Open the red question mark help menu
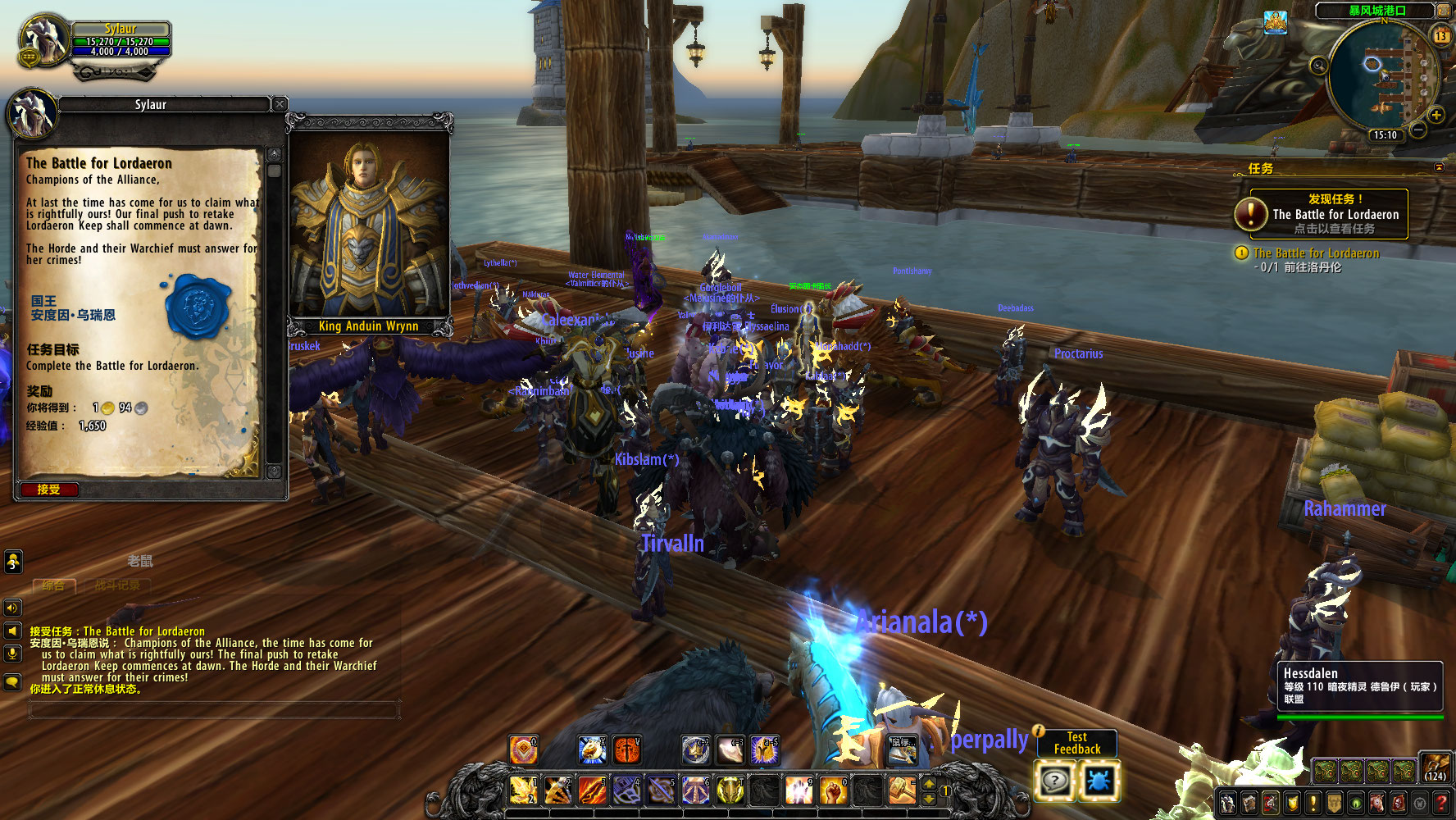Image resolution: width=1456 pixels, height=820 pixels. (x=1441, y=803)
